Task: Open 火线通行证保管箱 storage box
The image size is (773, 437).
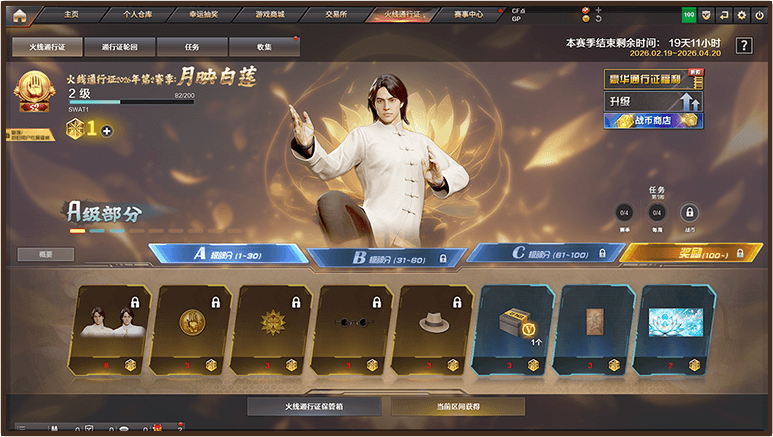Action: click(315, 407)
